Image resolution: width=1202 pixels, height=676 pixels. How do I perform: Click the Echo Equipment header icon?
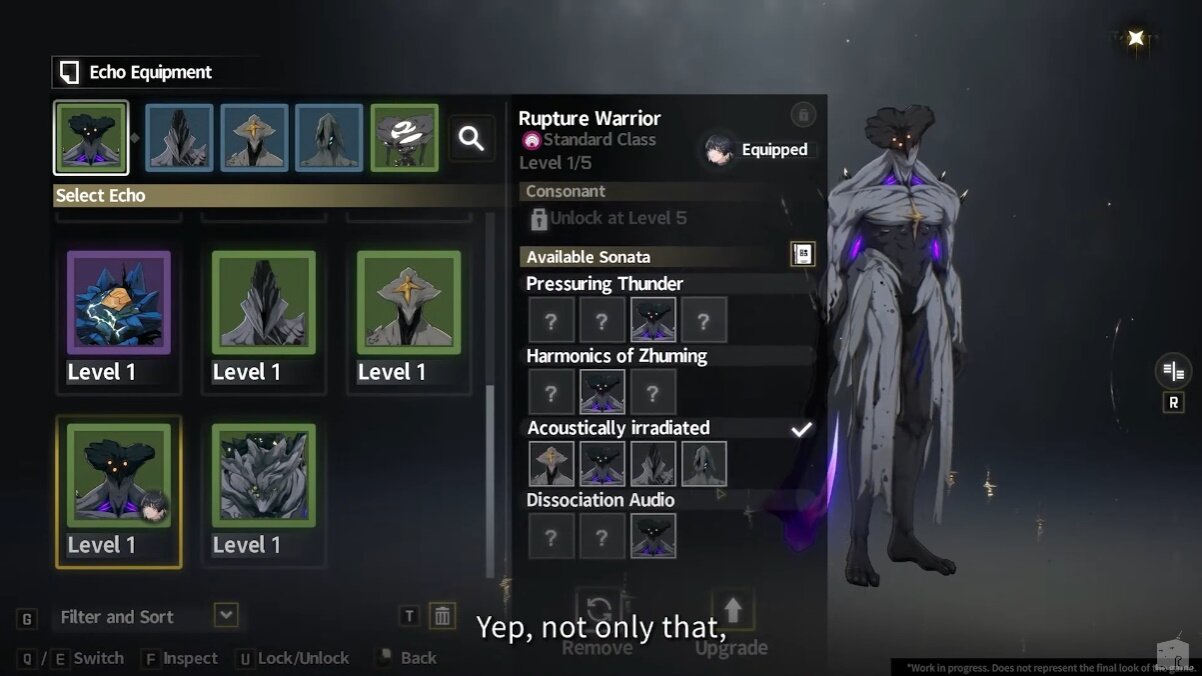tap(69, 72)
